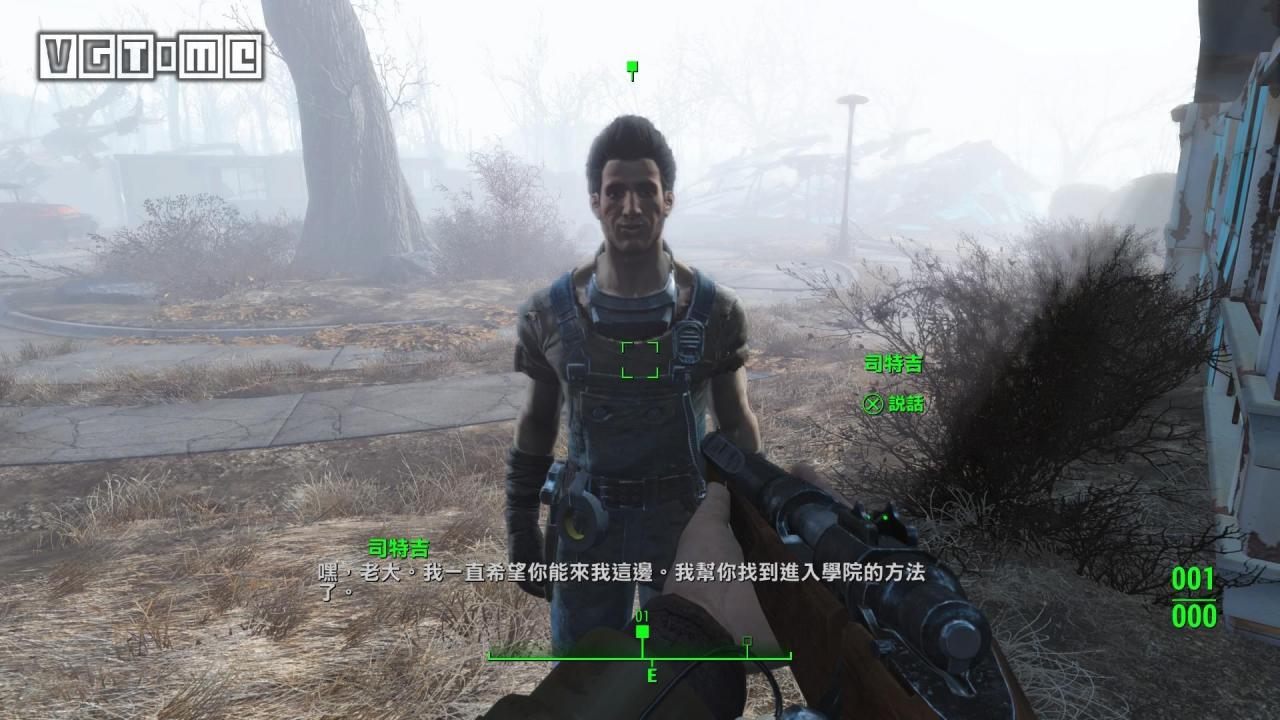Click the filled quest marker labeled 01 on compass
Screen dimensions: 1280x720
[x=644, y=633]
